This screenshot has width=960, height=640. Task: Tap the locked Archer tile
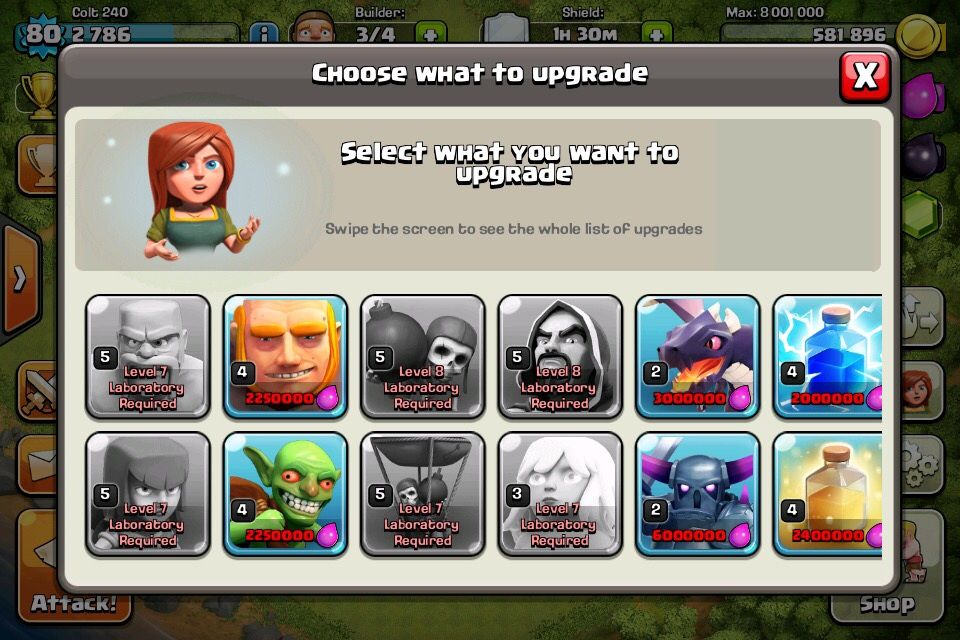(x=148, y=493)
